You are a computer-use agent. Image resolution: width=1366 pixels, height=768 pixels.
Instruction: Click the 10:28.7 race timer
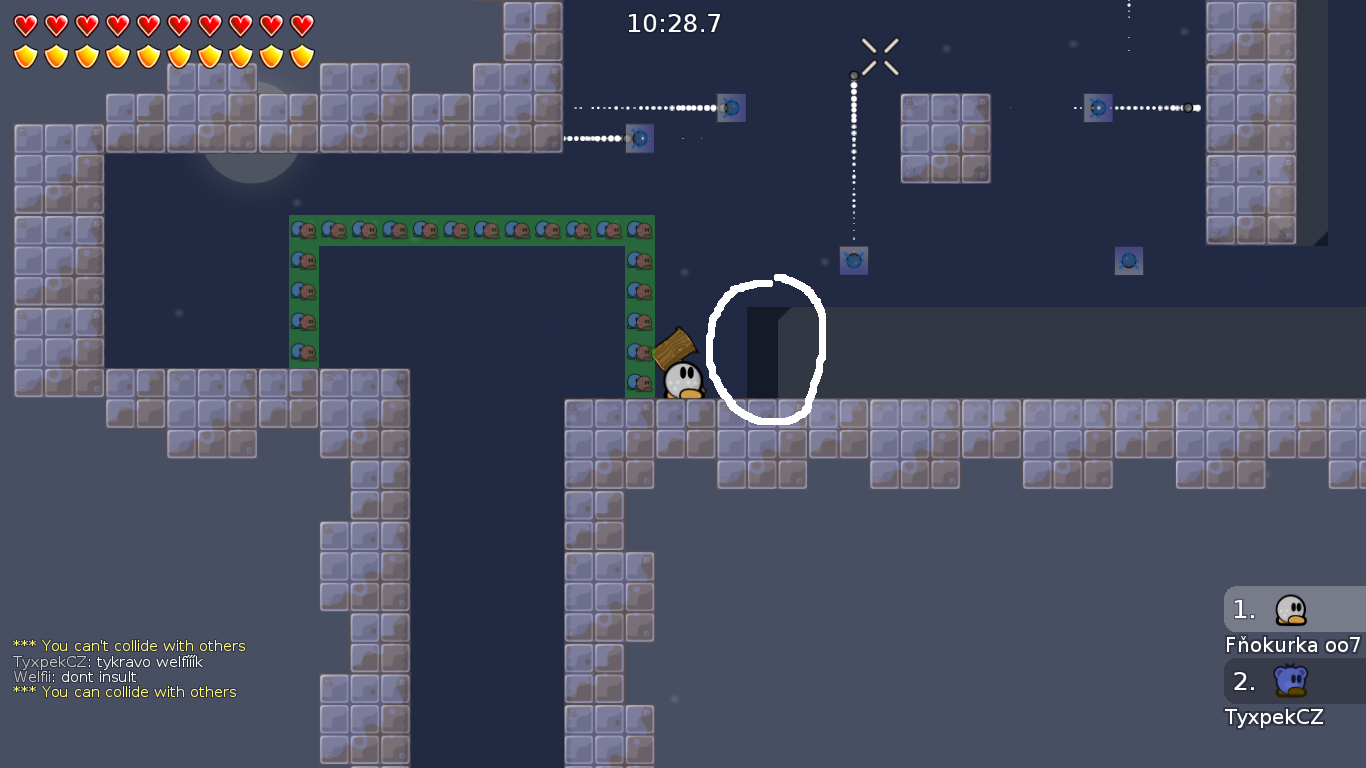[672, 23]
